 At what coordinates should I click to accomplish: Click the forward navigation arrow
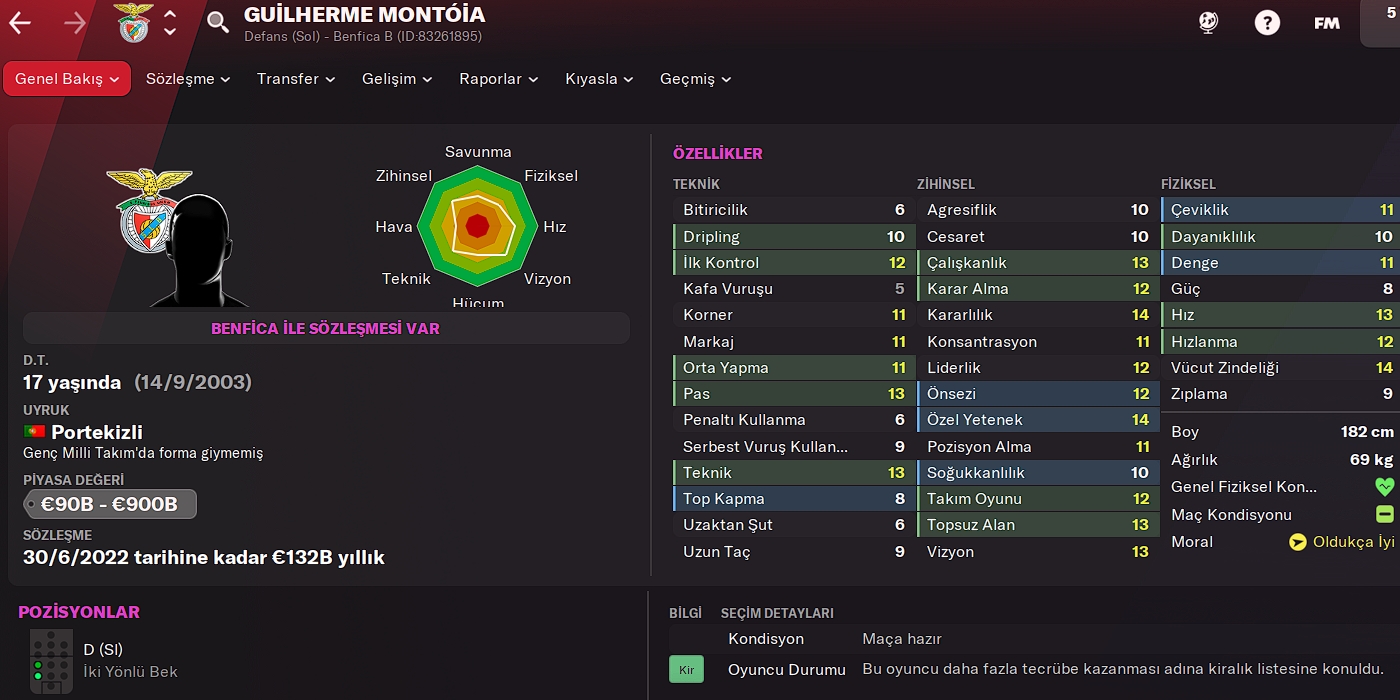75,23
